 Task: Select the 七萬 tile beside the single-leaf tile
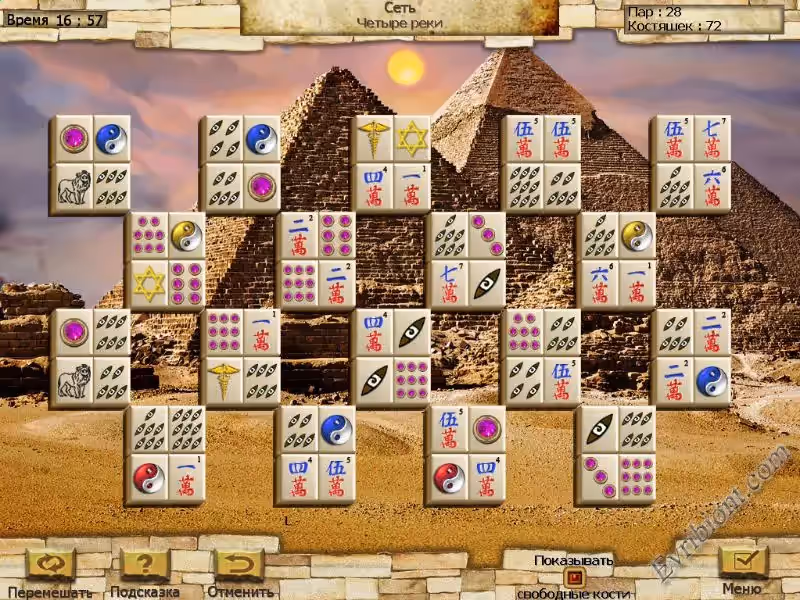click(449, 284)
